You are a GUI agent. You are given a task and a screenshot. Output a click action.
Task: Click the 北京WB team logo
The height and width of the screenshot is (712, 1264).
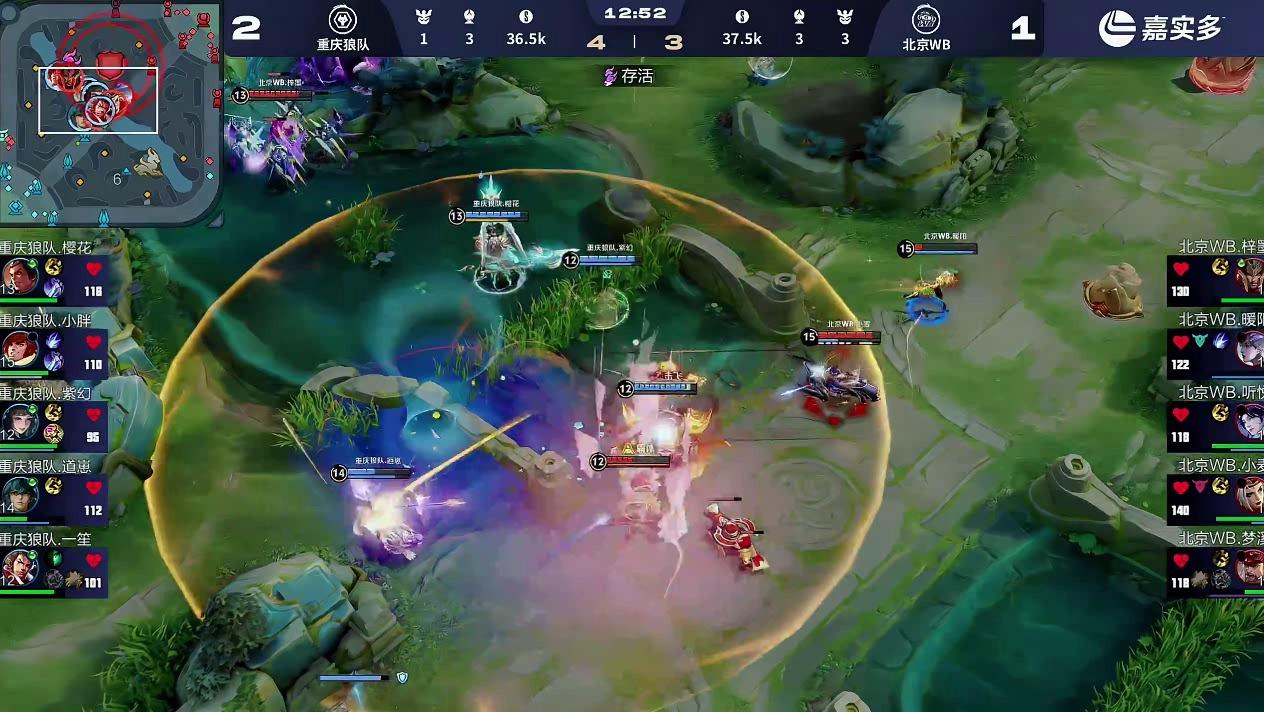(x=925, y=20)
